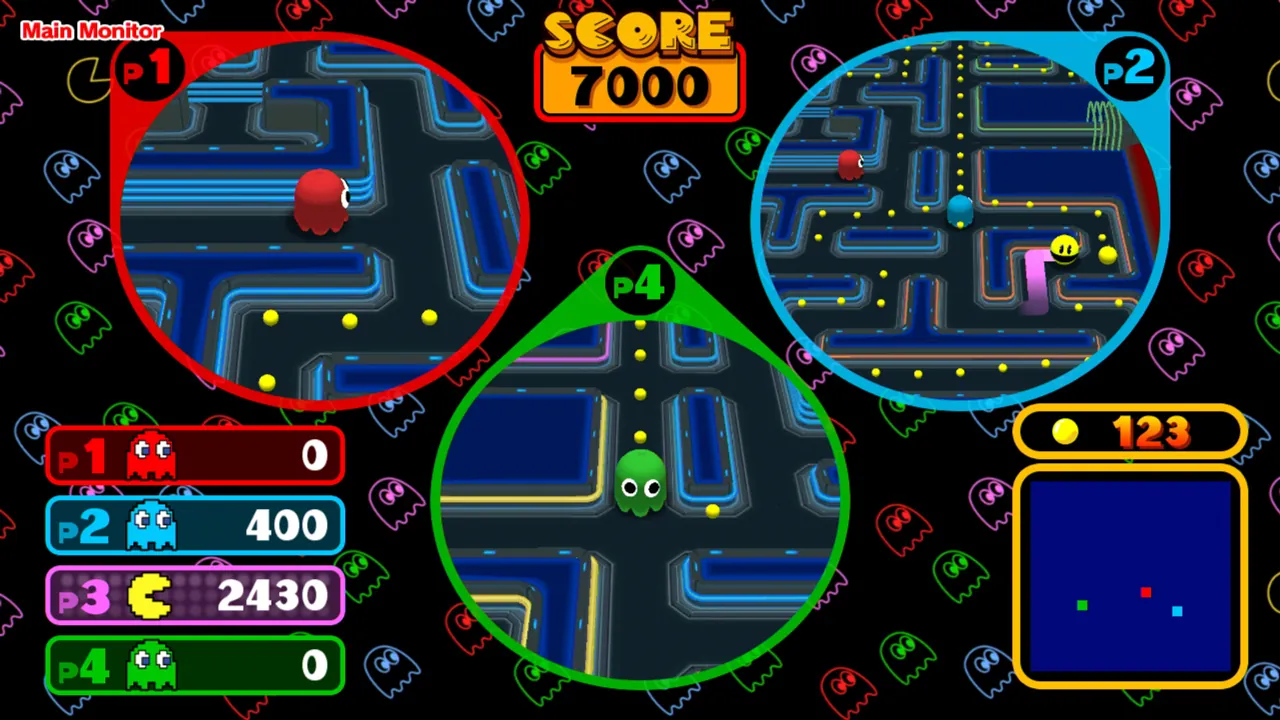Select the P1 player badge icon
Viewport: 1280px width, 720px height.
[x=148, y=68]
